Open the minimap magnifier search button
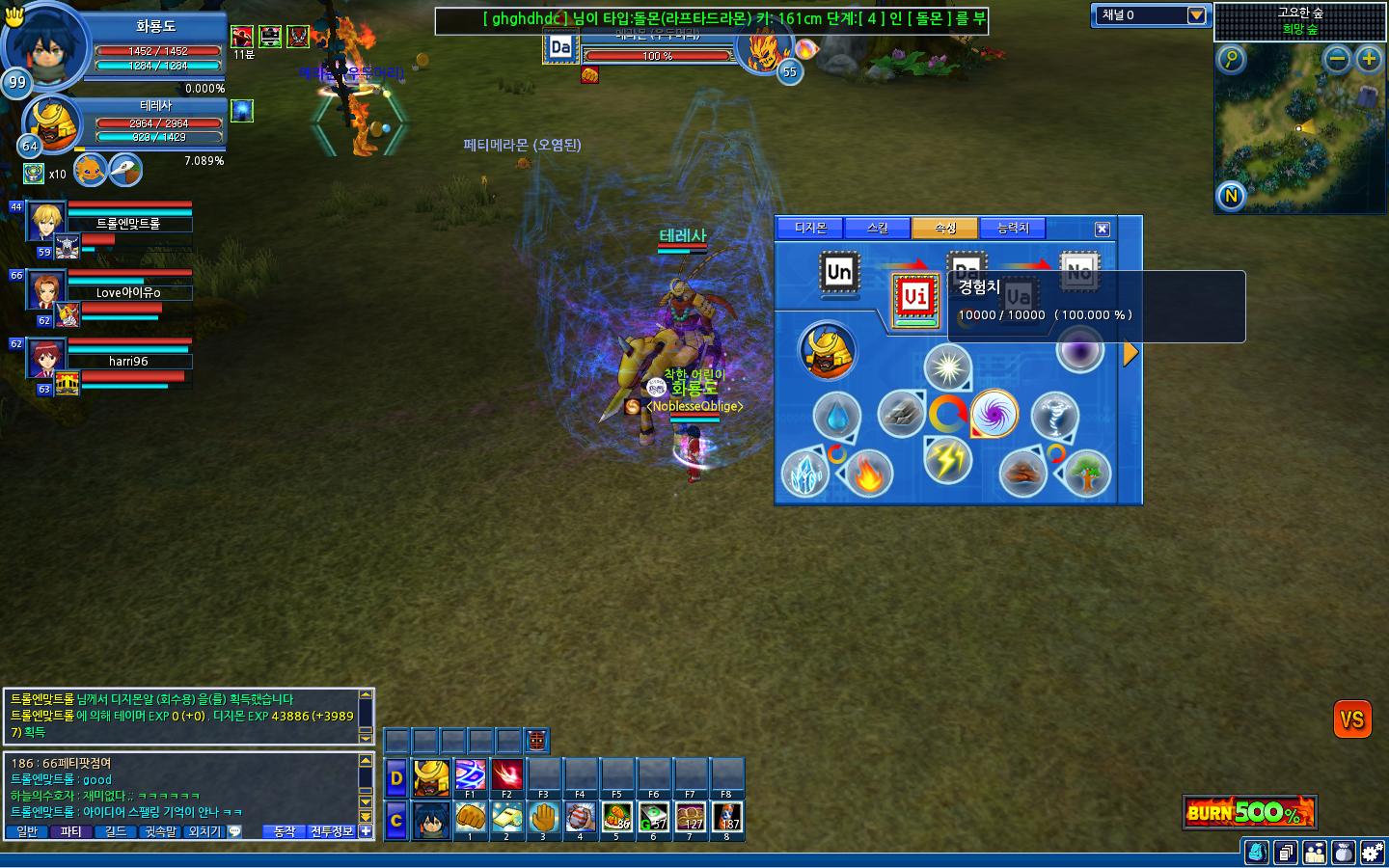This screenshot has width=1389, height=868. (1231, 60)
